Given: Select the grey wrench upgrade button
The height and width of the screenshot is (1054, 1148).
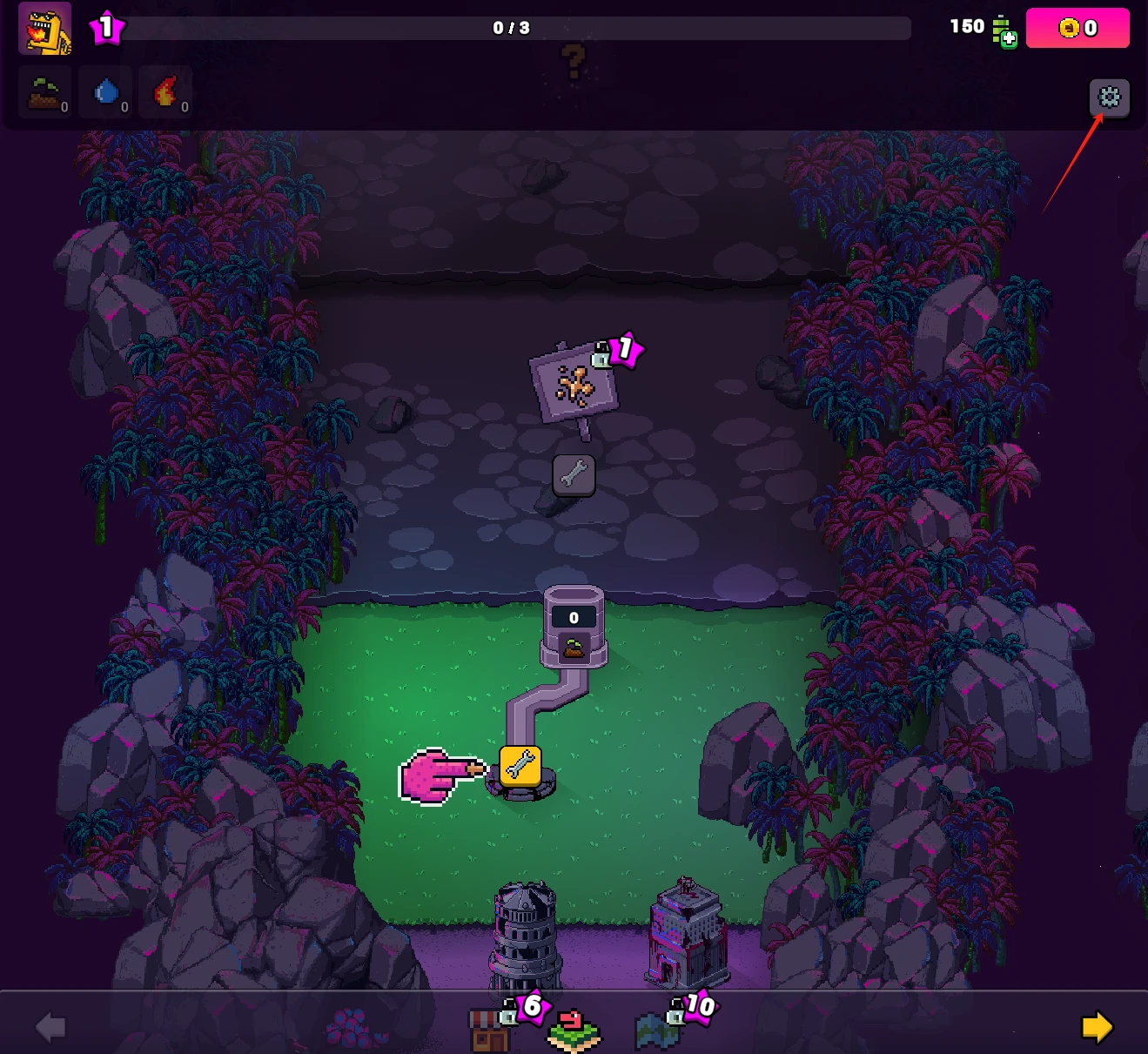Looking at the screenshot, I should coord(574,475).
